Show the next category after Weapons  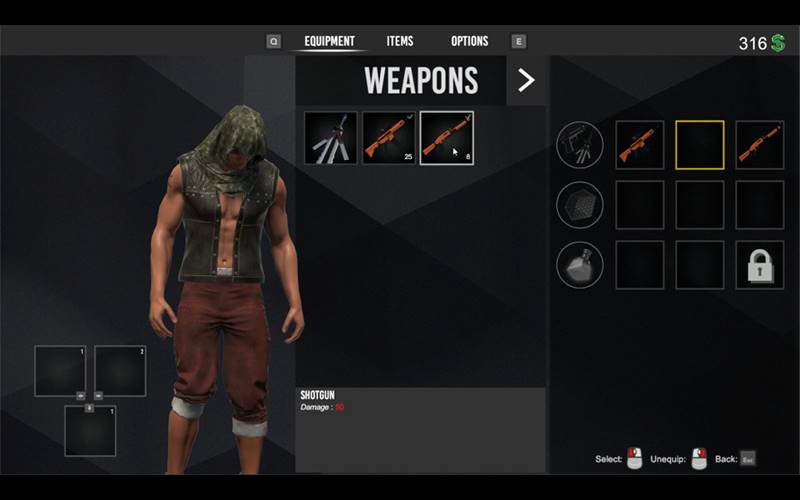coord(526,81)
